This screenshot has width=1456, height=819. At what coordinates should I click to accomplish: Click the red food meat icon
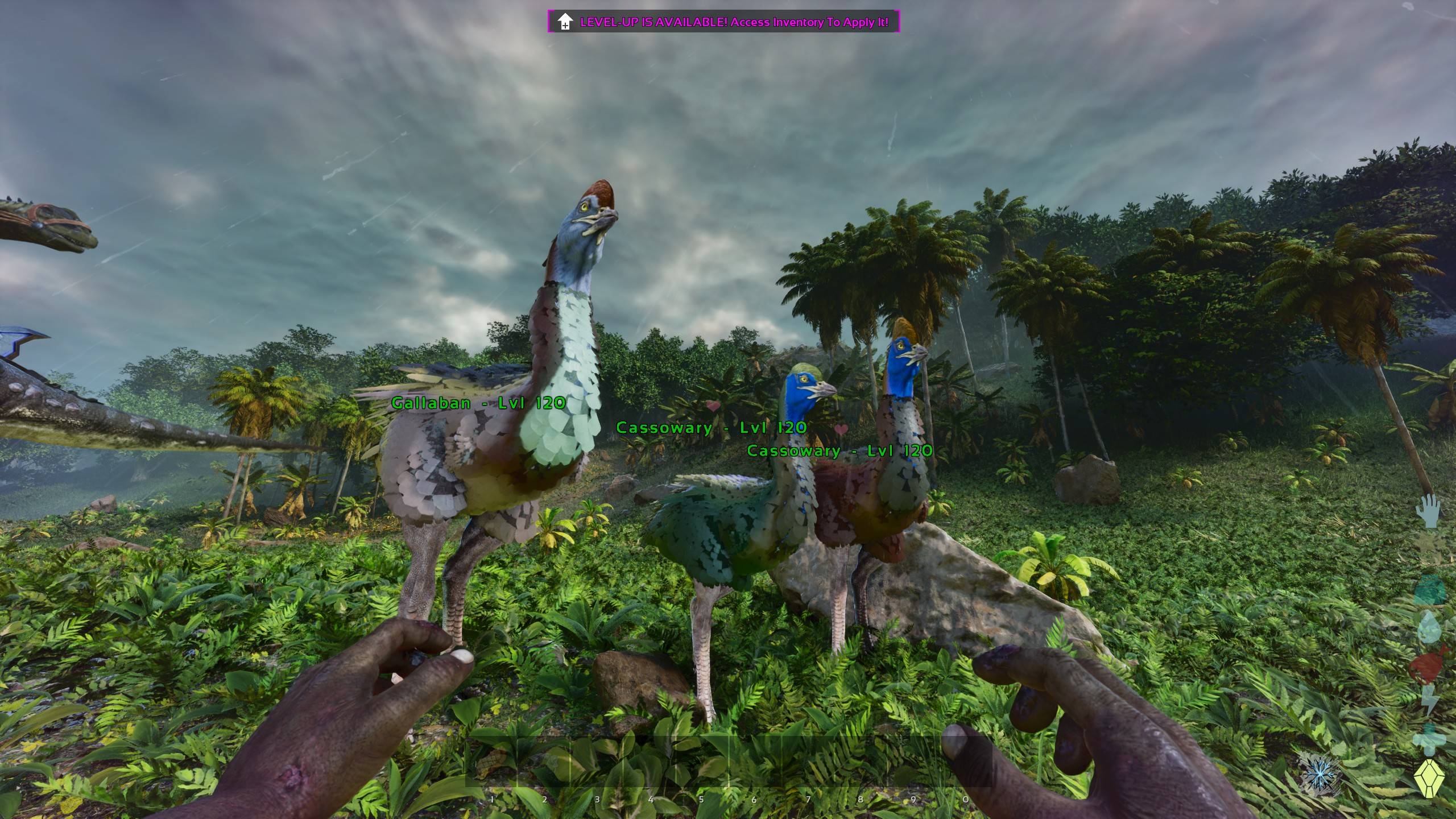[1429, 663]
